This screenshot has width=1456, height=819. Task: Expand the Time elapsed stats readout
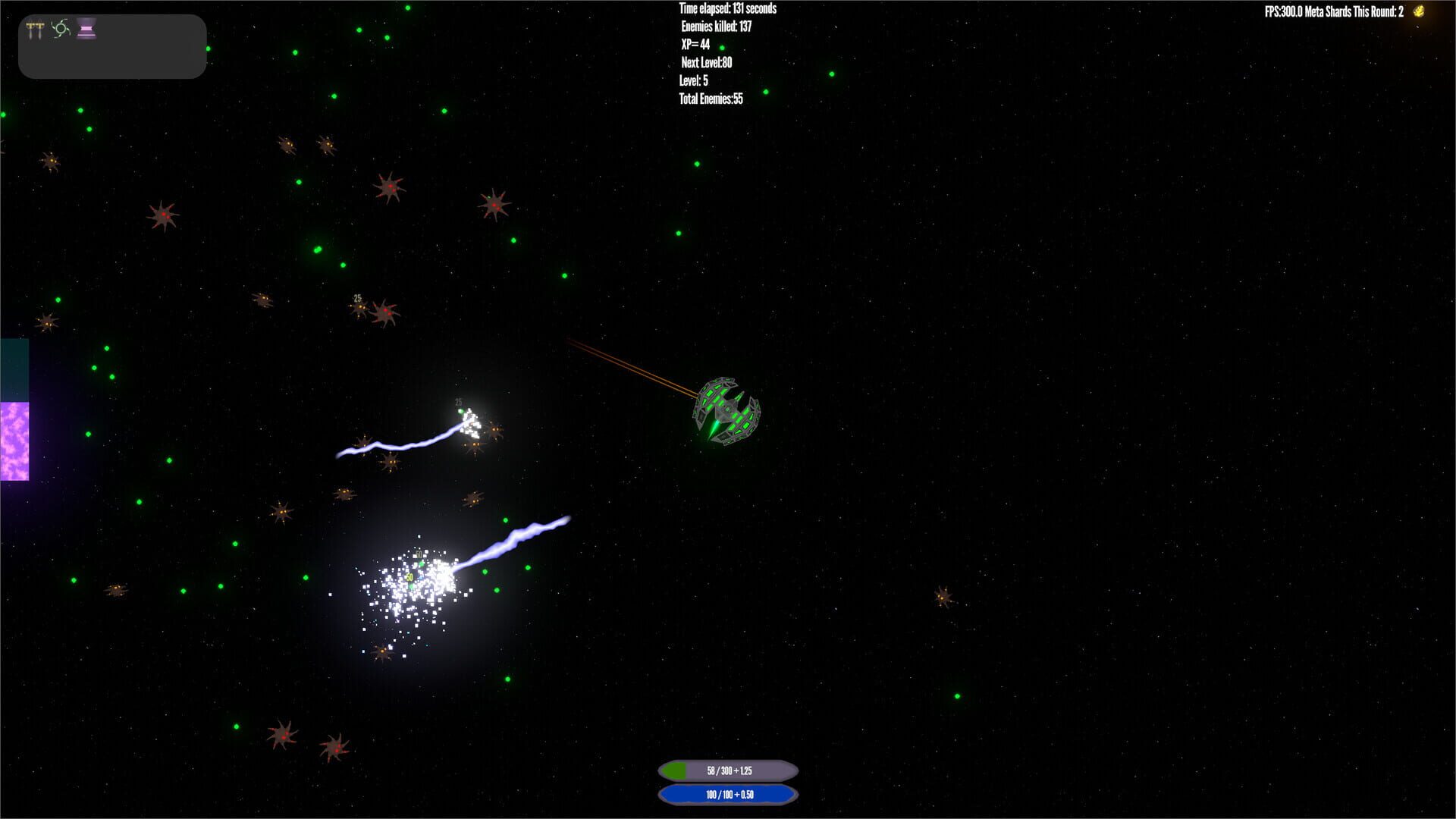[x=726, y=9]
